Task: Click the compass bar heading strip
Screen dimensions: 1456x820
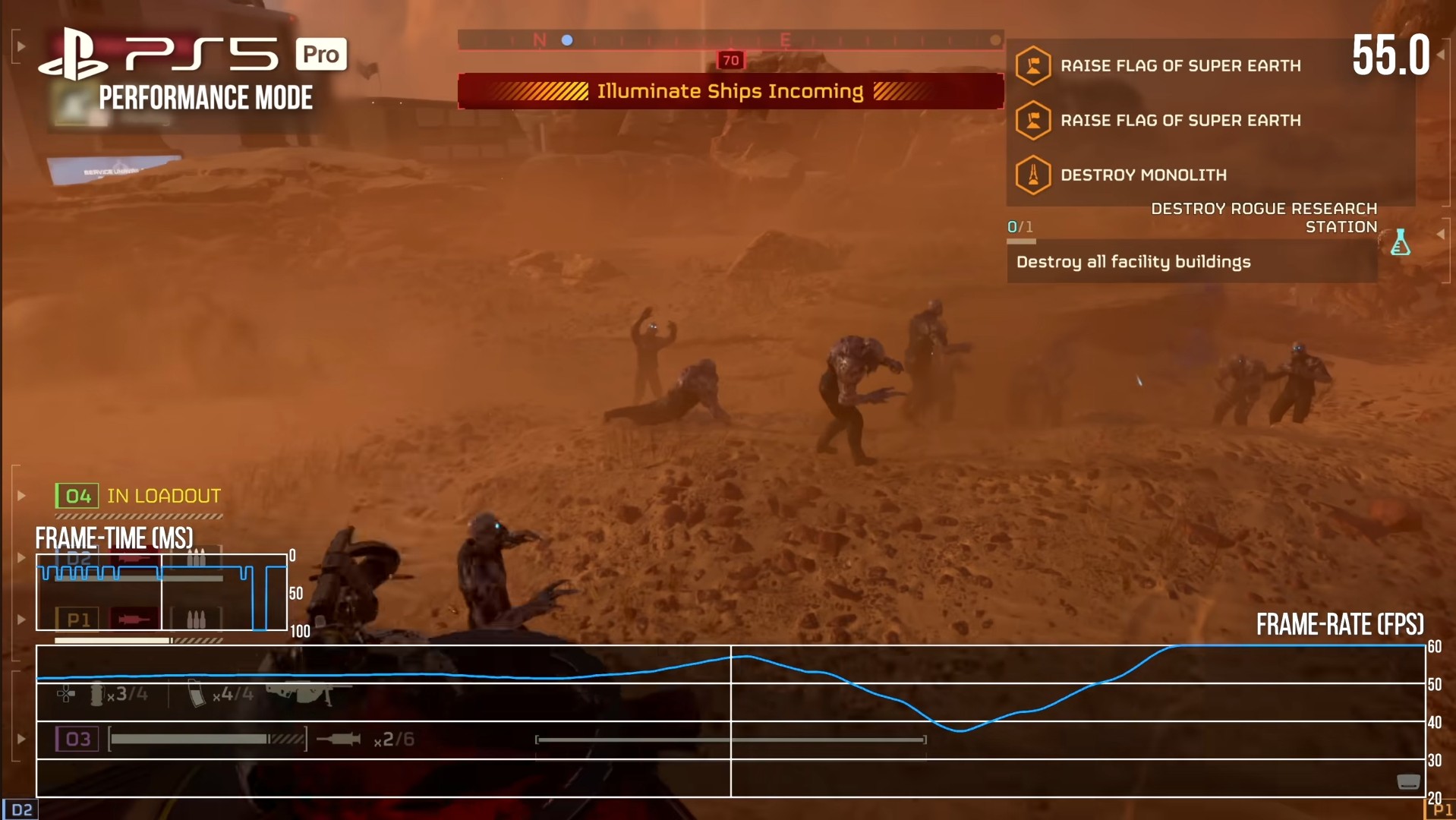Action: point(730,40)
